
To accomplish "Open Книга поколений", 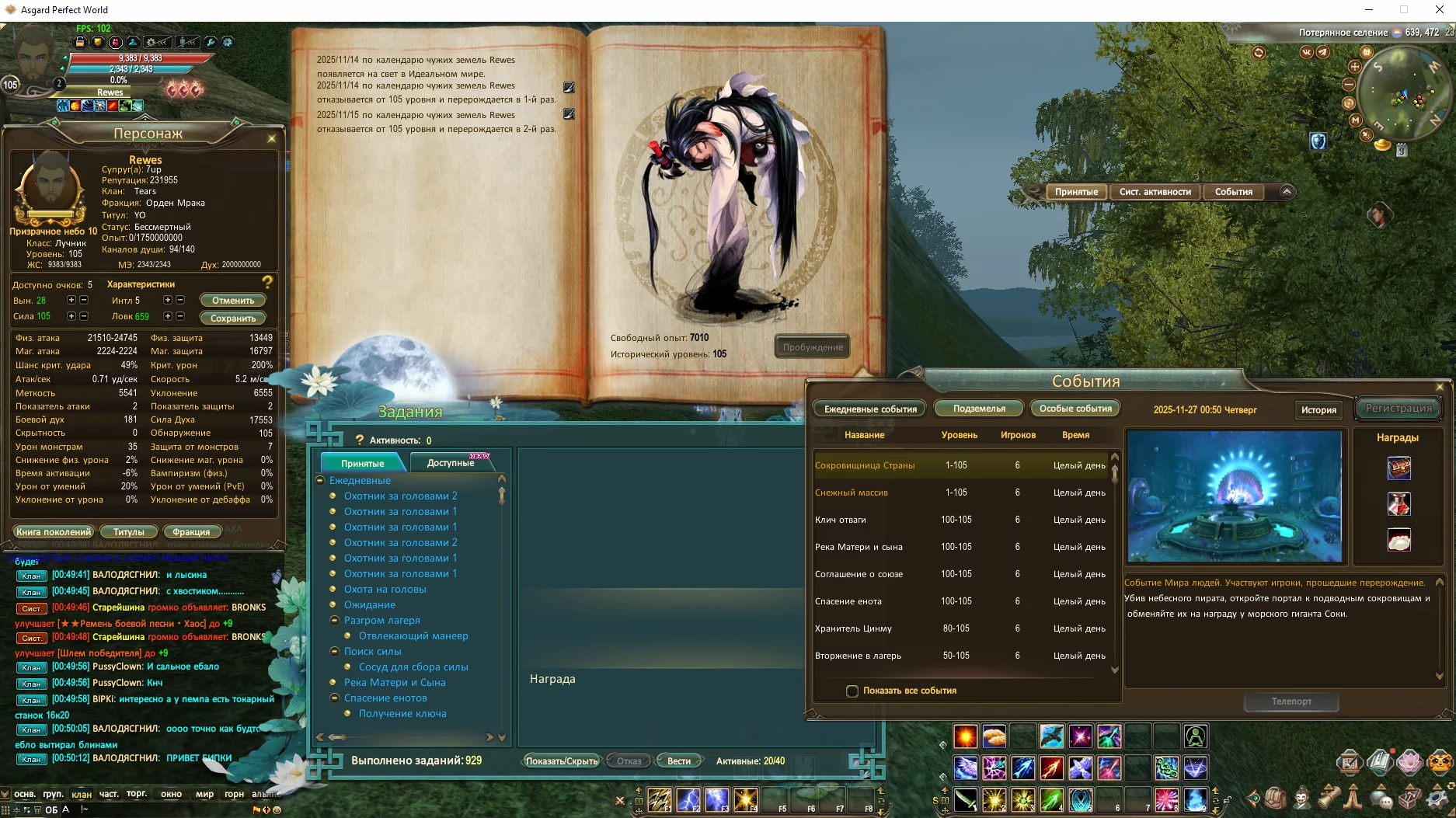I will (x=54, y=531).
